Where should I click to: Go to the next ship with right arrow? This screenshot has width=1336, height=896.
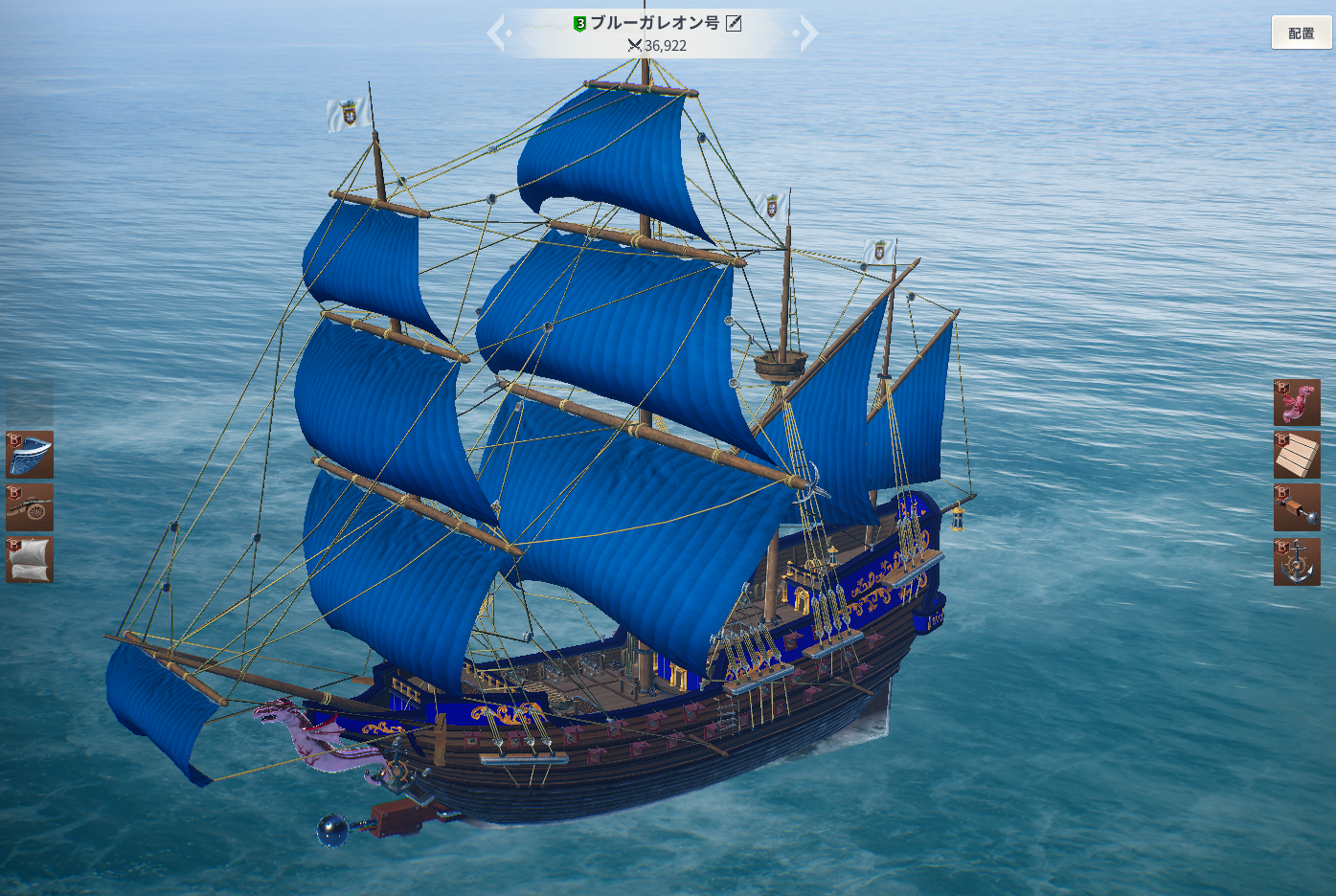(x=808, y=34)
